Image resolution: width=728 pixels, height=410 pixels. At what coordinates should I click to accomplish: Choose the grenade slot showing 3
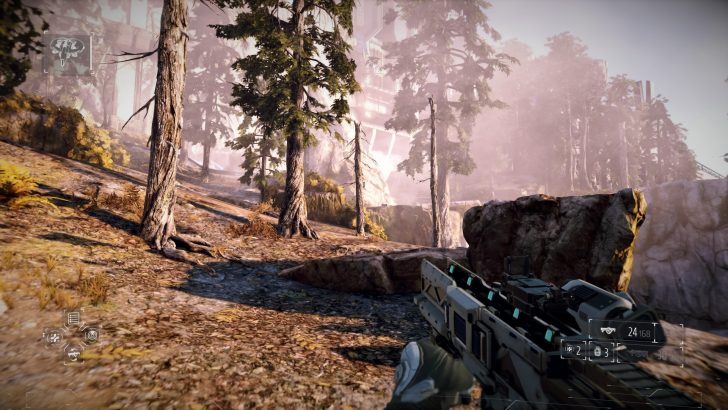[603, 351]
